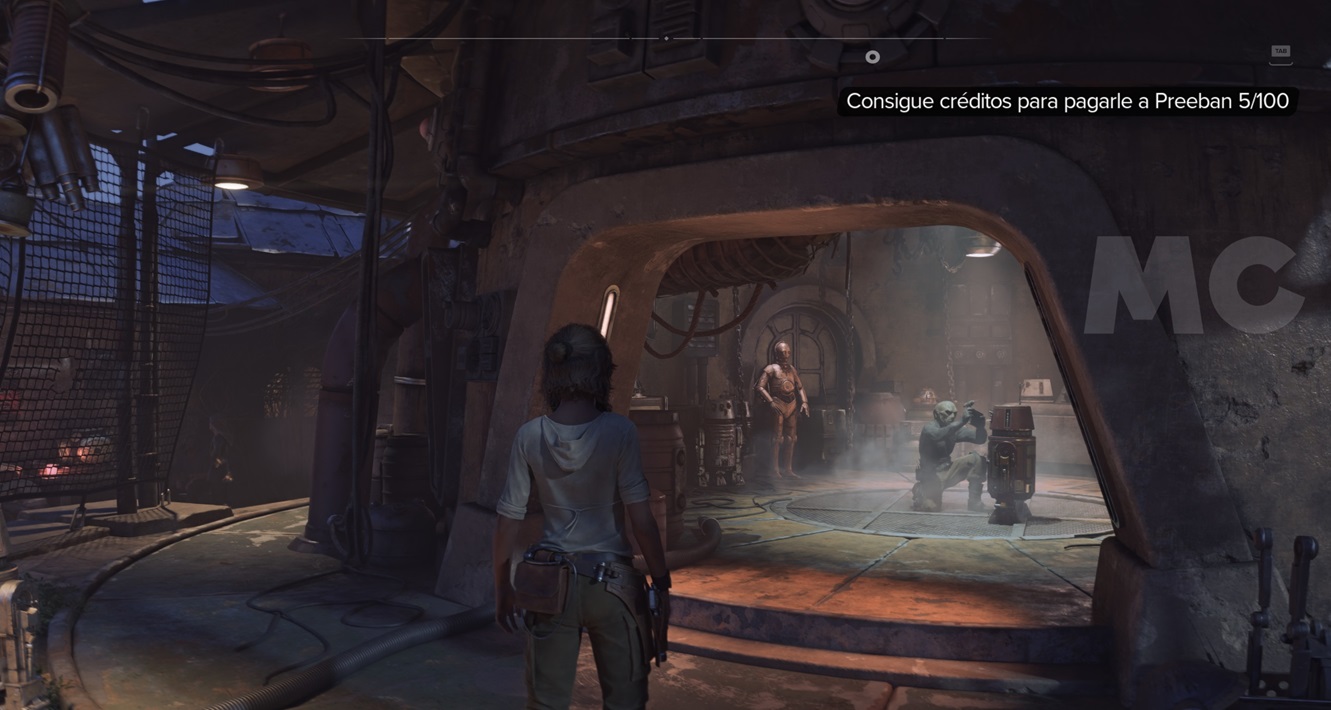Click the Preeban credits objective tracker
Screen dimensions: 1331x710
click(x=1066, y=101)
